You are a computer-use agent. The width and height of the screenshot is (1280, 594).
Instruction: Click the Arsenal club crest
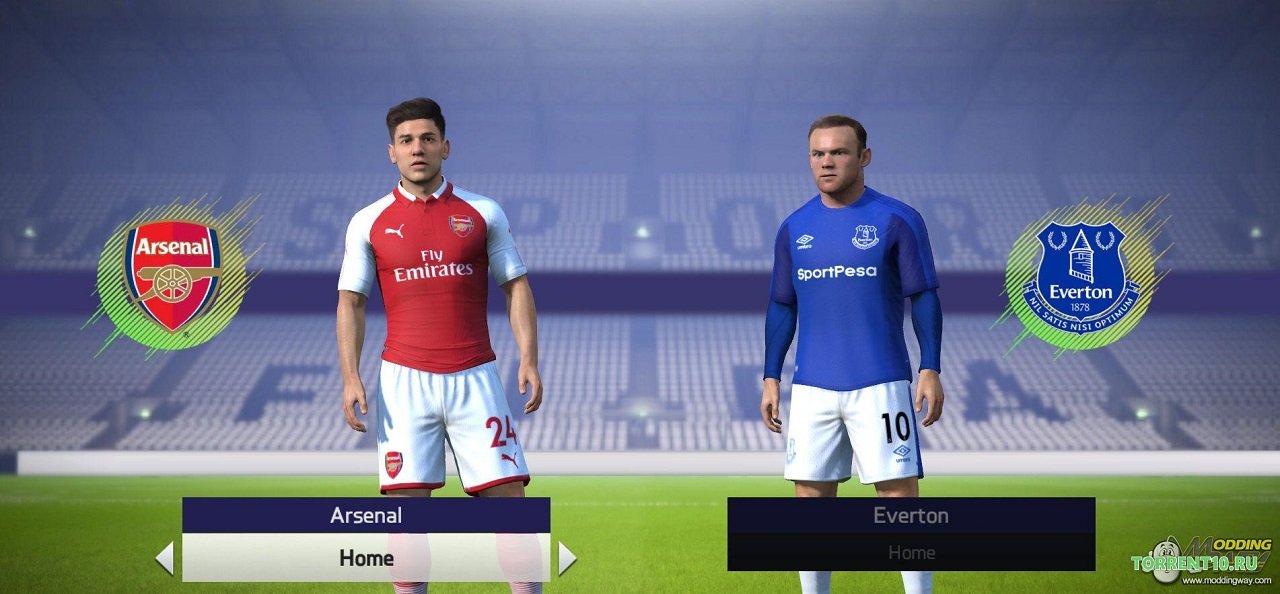click(172, 275)
